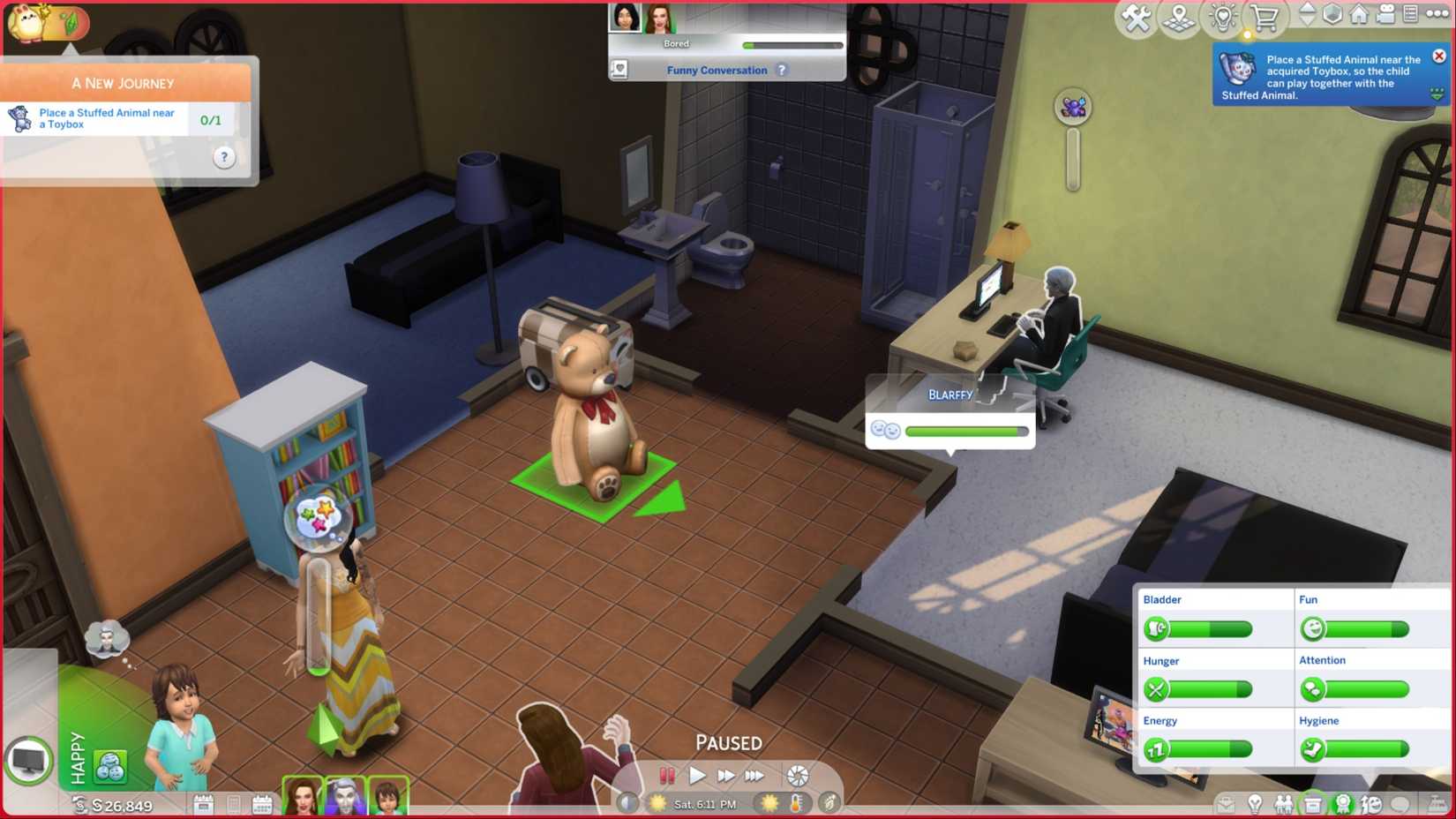This screenshot has height=819, width=1456.
Task: Open the Aspirations ribbon panel
Action: (1343, 804)
